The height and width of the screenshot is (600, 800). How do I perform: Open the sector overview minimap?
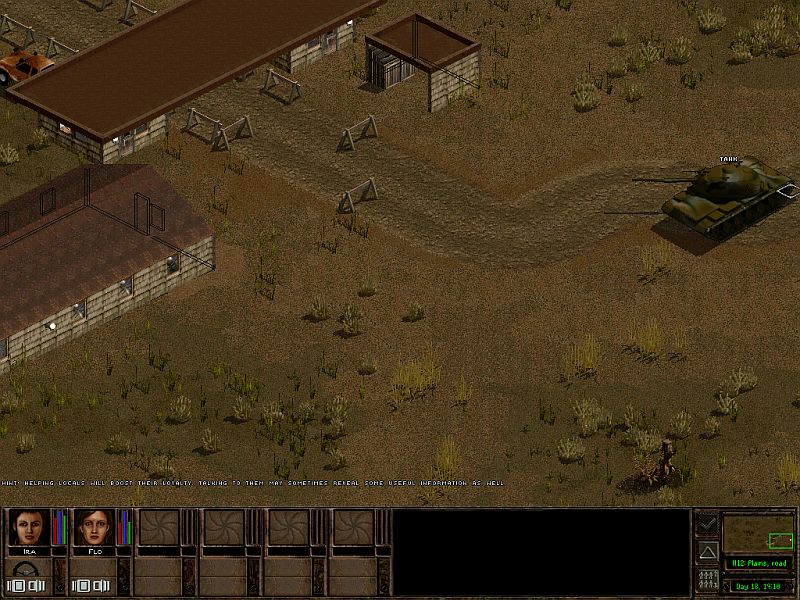(757, 533)
